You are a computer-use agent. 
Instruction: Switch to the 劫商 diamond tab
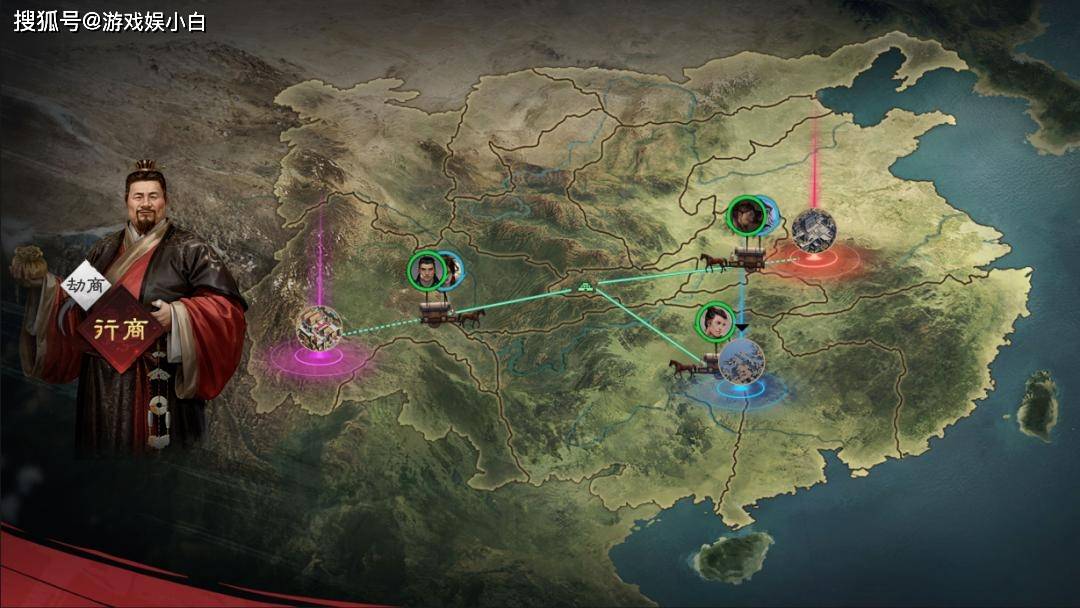click(86, 284)
